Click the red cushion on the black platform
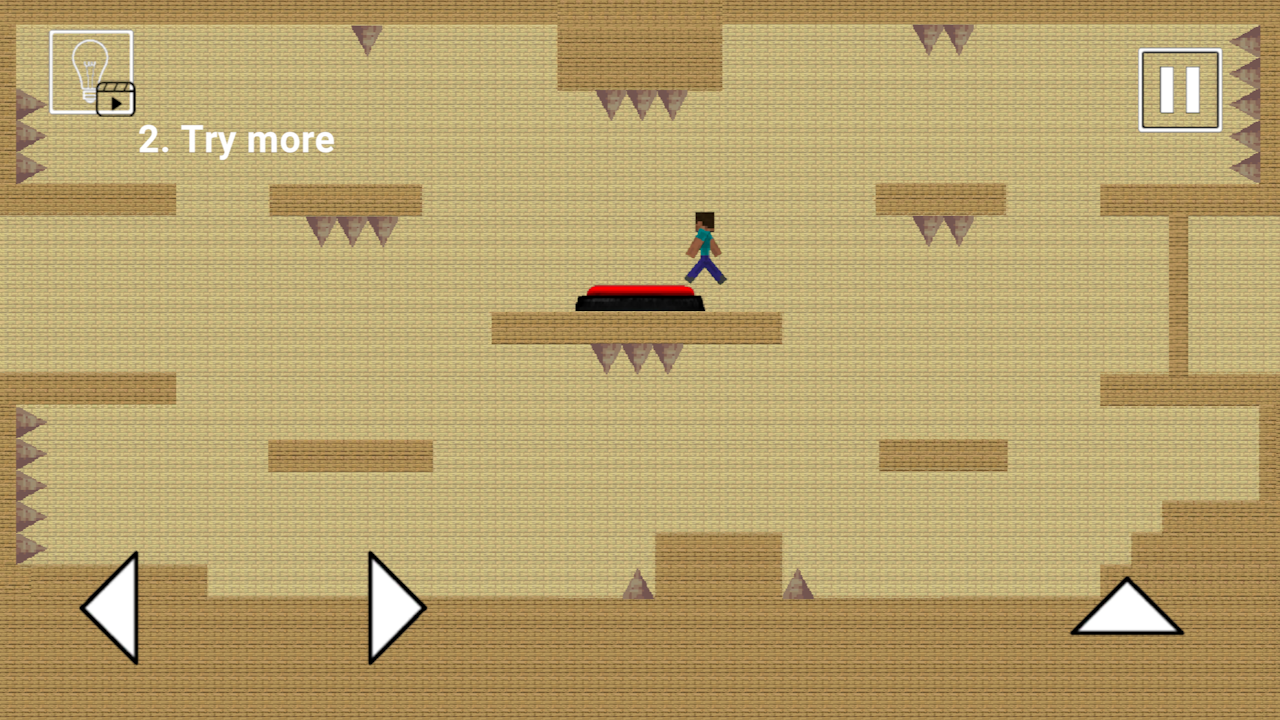Viewport: 1280px width, 720px height. click(640, 290)
